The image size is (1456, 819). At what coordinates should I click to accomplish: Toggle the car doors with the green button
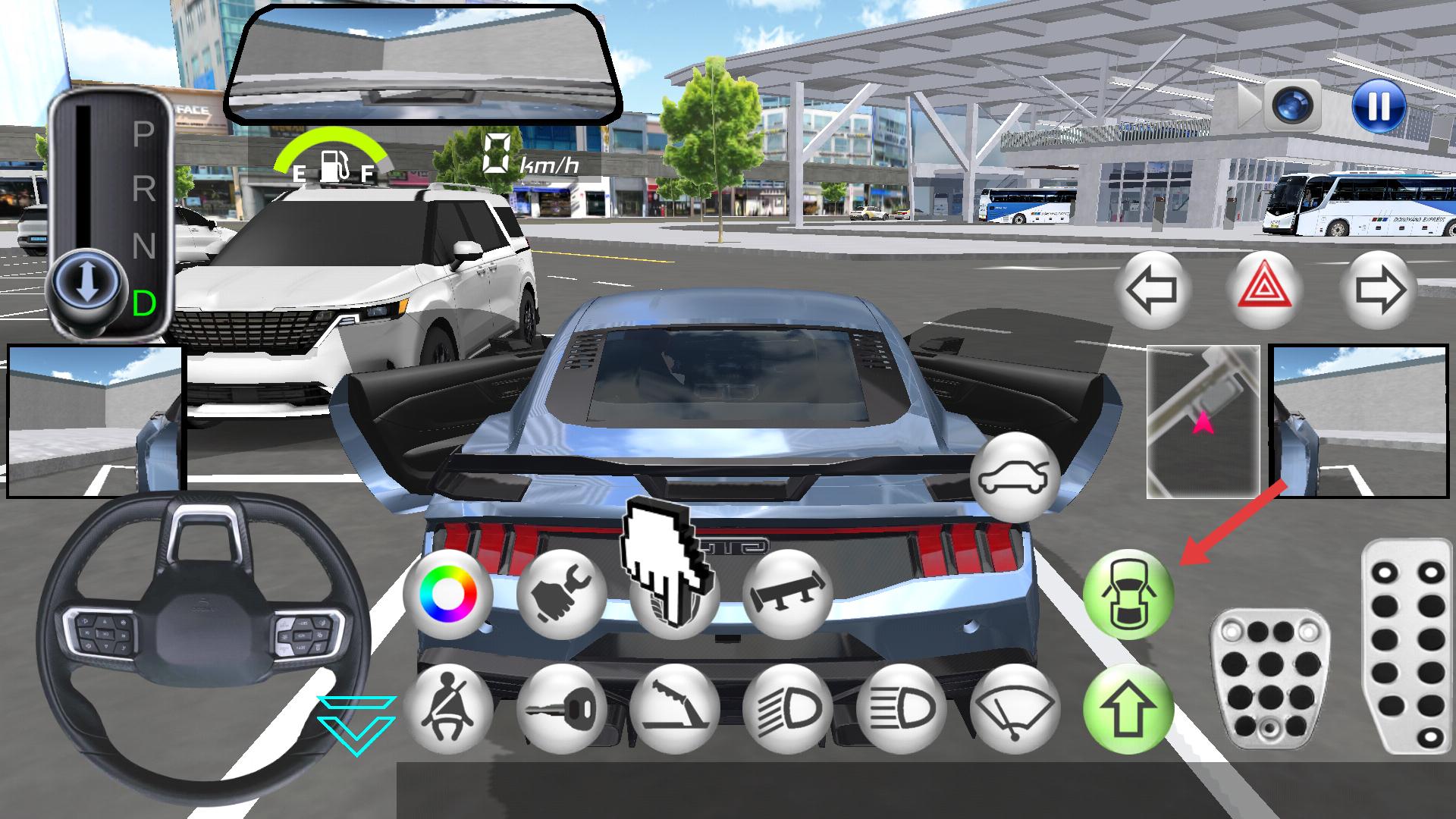(1128, 594)
